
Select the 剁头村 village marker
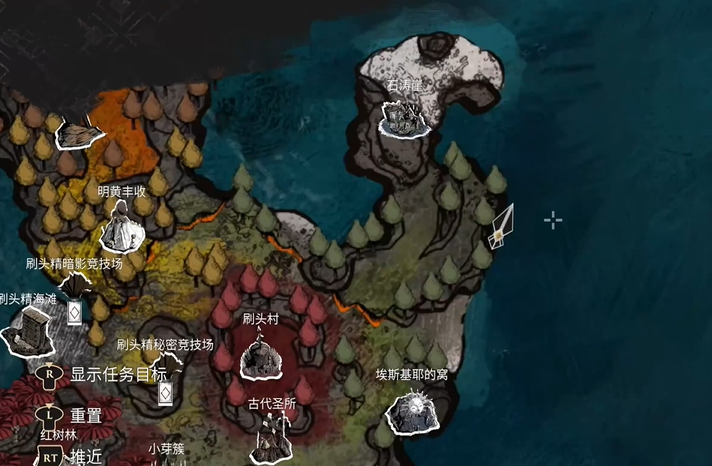[x=258, y=356]
